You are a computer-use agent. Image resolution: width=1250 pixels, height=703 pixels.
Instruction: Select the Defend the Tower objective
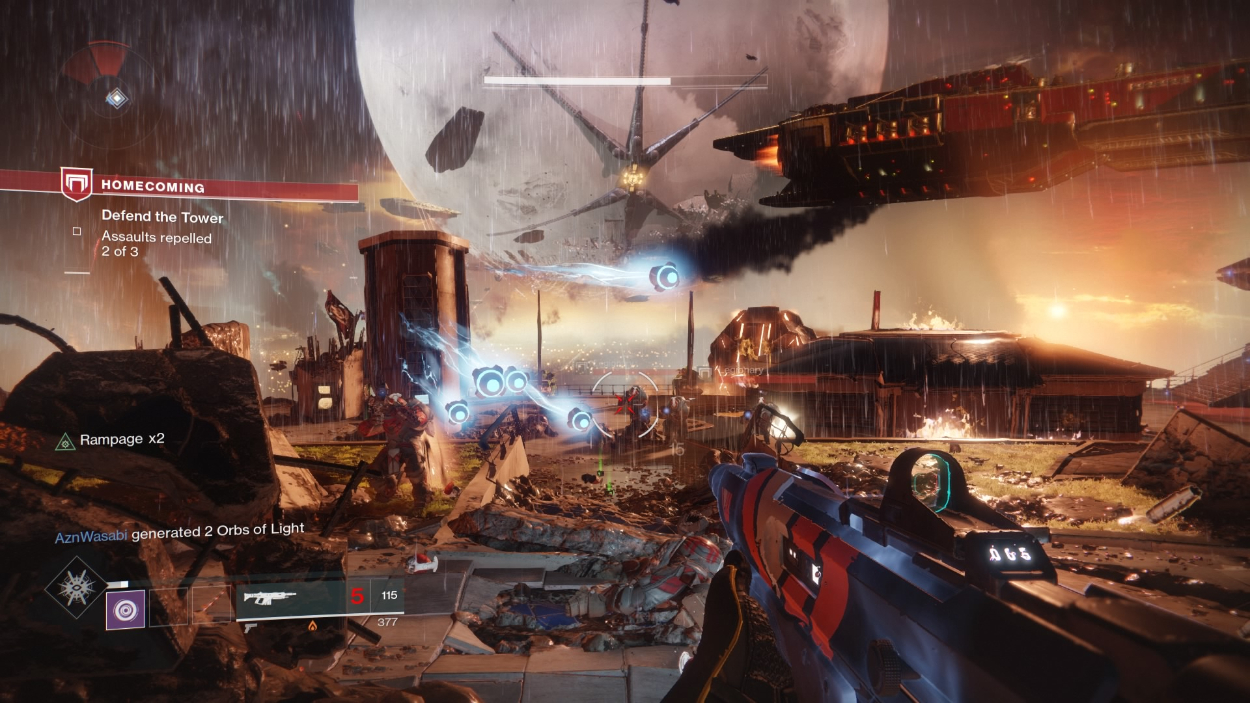(x=162, y=217)
